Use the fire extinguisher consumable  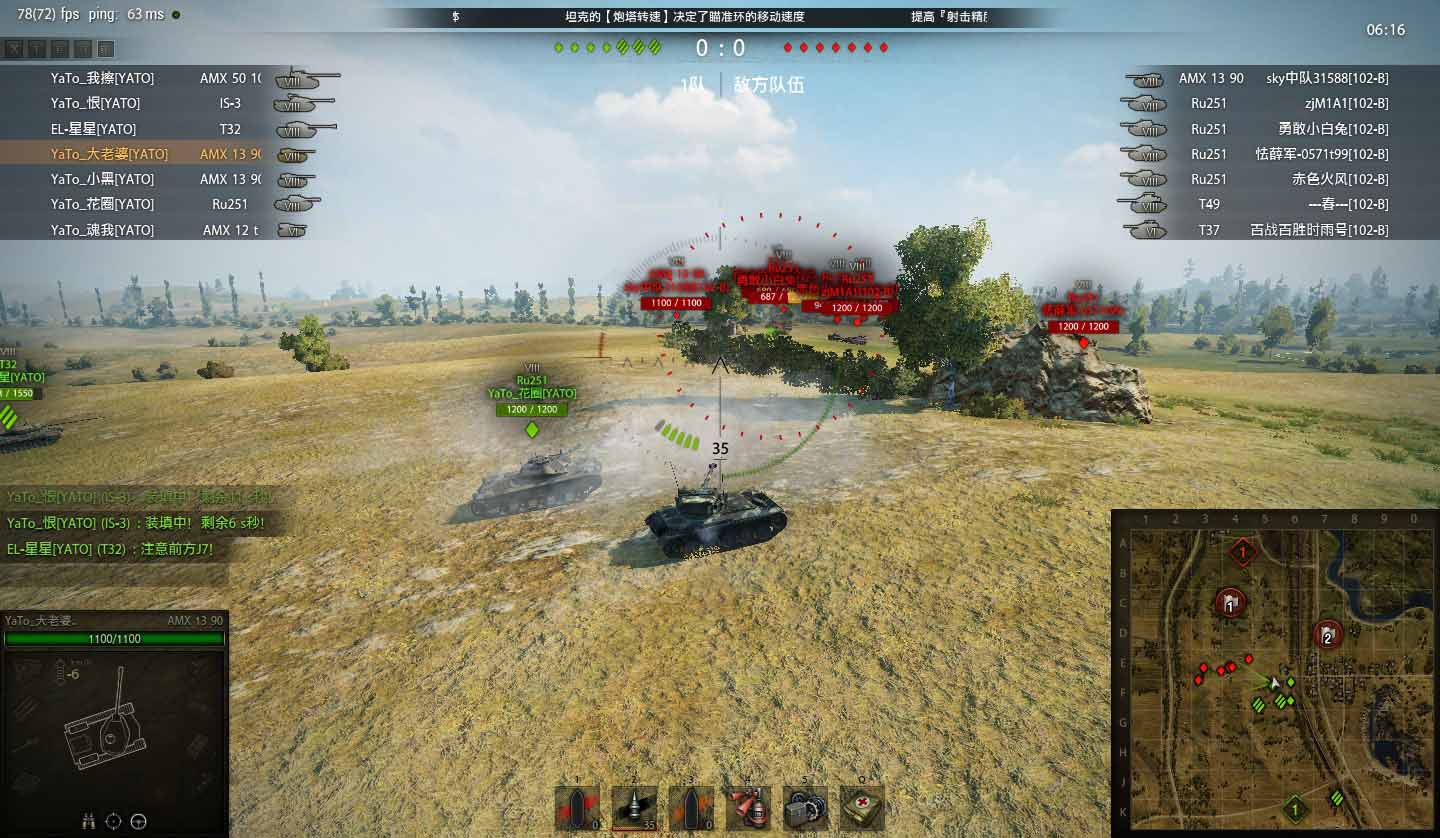[748, 808]
